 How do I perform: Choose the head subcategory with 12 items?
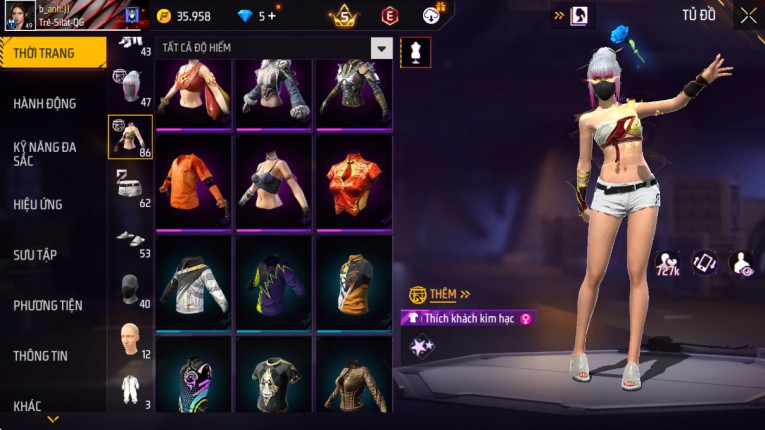[130, 339]
